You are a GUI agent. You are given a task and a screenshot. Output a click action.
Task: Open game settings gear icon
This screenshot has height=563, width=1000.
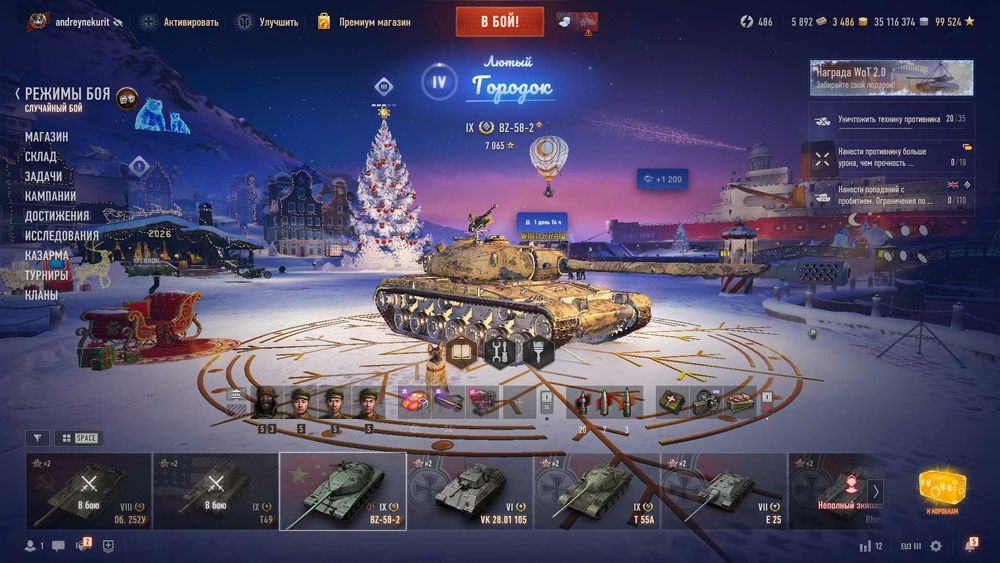[x=936, y=546]
